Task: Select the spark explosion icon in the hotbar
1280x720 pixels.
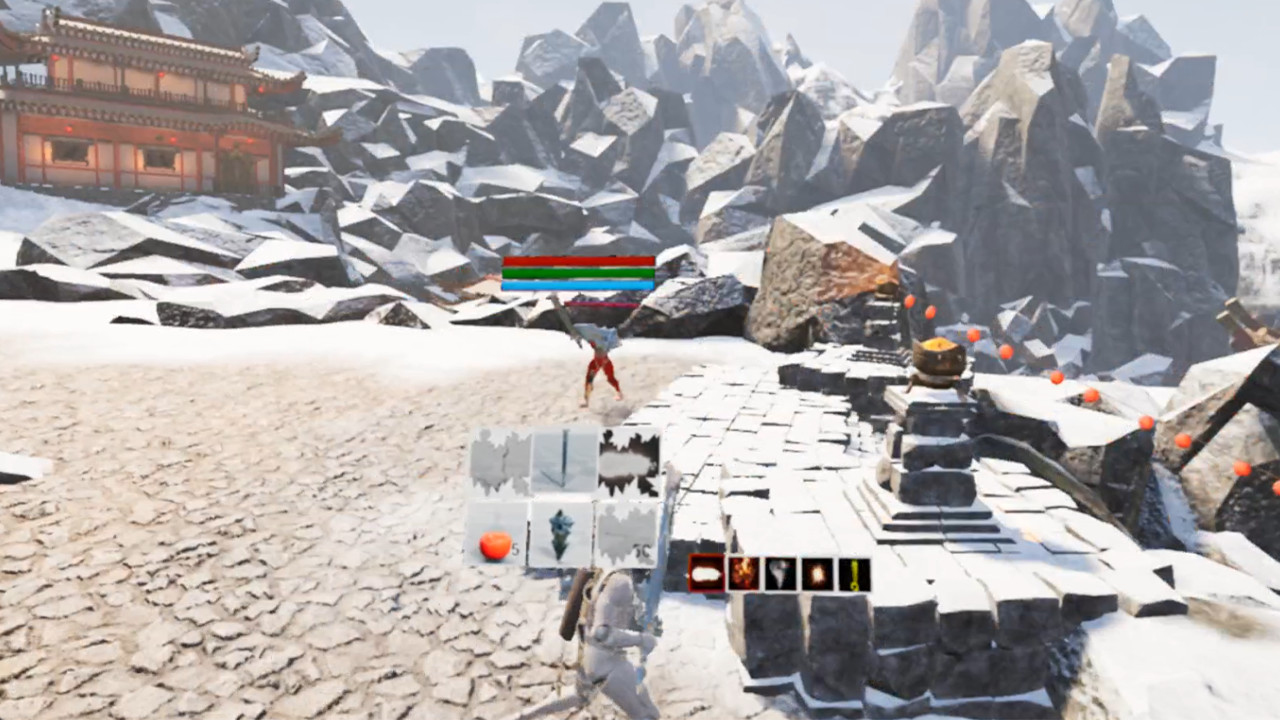Action: (817, 572)
